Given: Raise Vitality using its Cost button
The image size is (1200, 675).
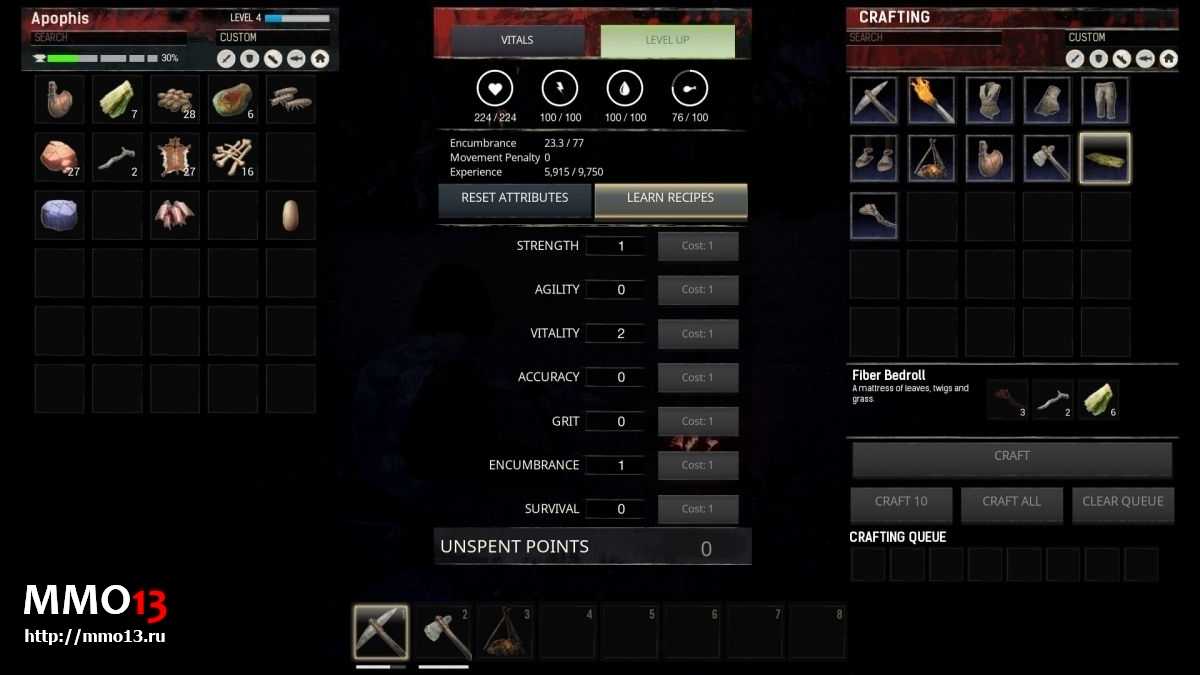Looking at the screenshot, I should 697,334.
